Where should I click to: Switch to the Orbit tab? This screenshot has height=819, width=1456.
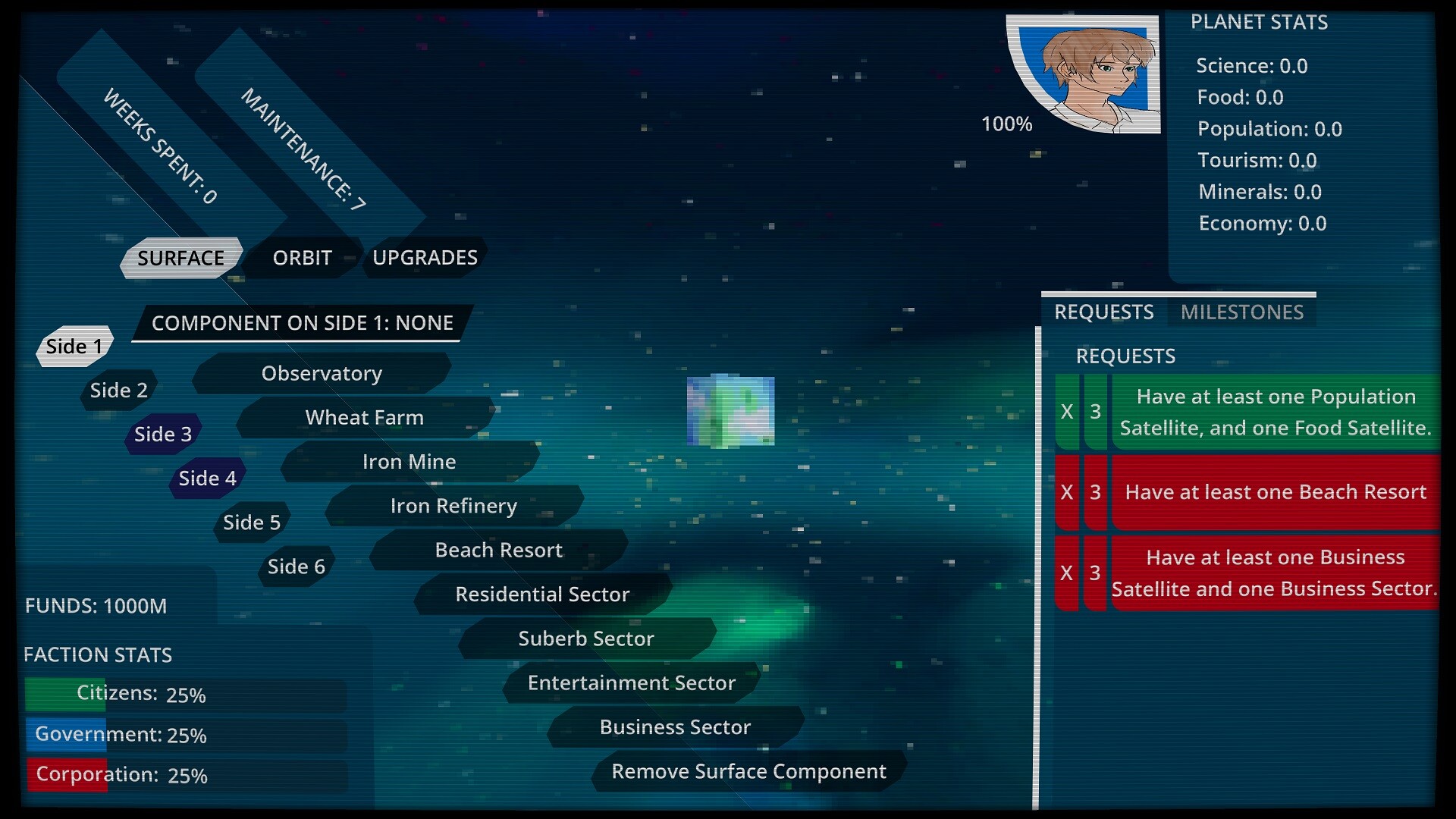302,258
